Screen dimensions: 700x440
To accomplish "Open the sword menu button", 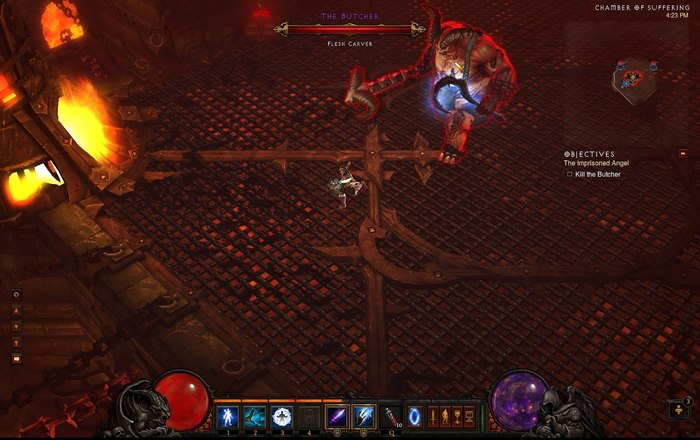I will (x=434, y=415).
